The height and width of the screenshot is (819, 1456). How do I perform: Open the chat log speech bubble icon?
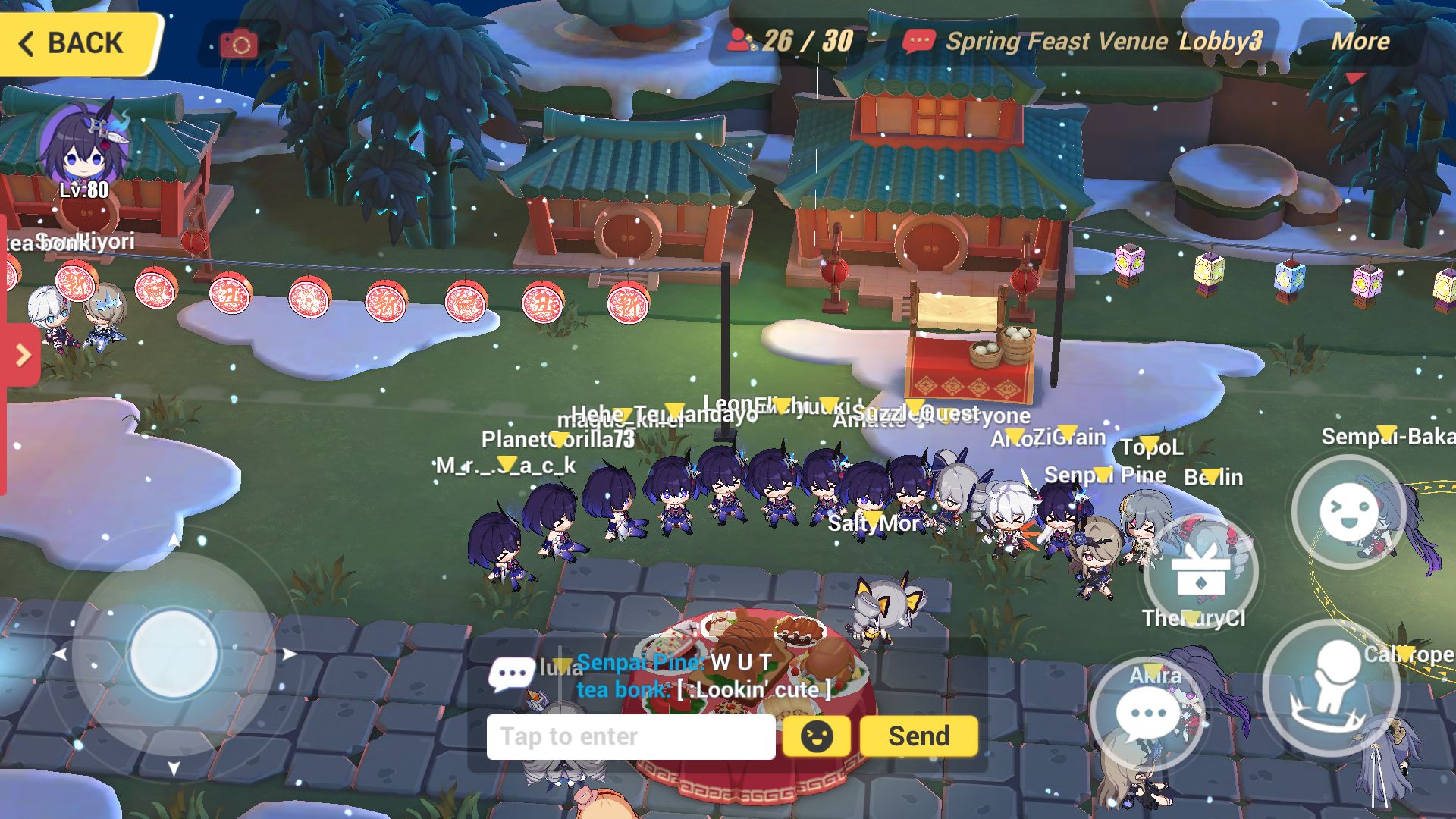pos(510,673)
